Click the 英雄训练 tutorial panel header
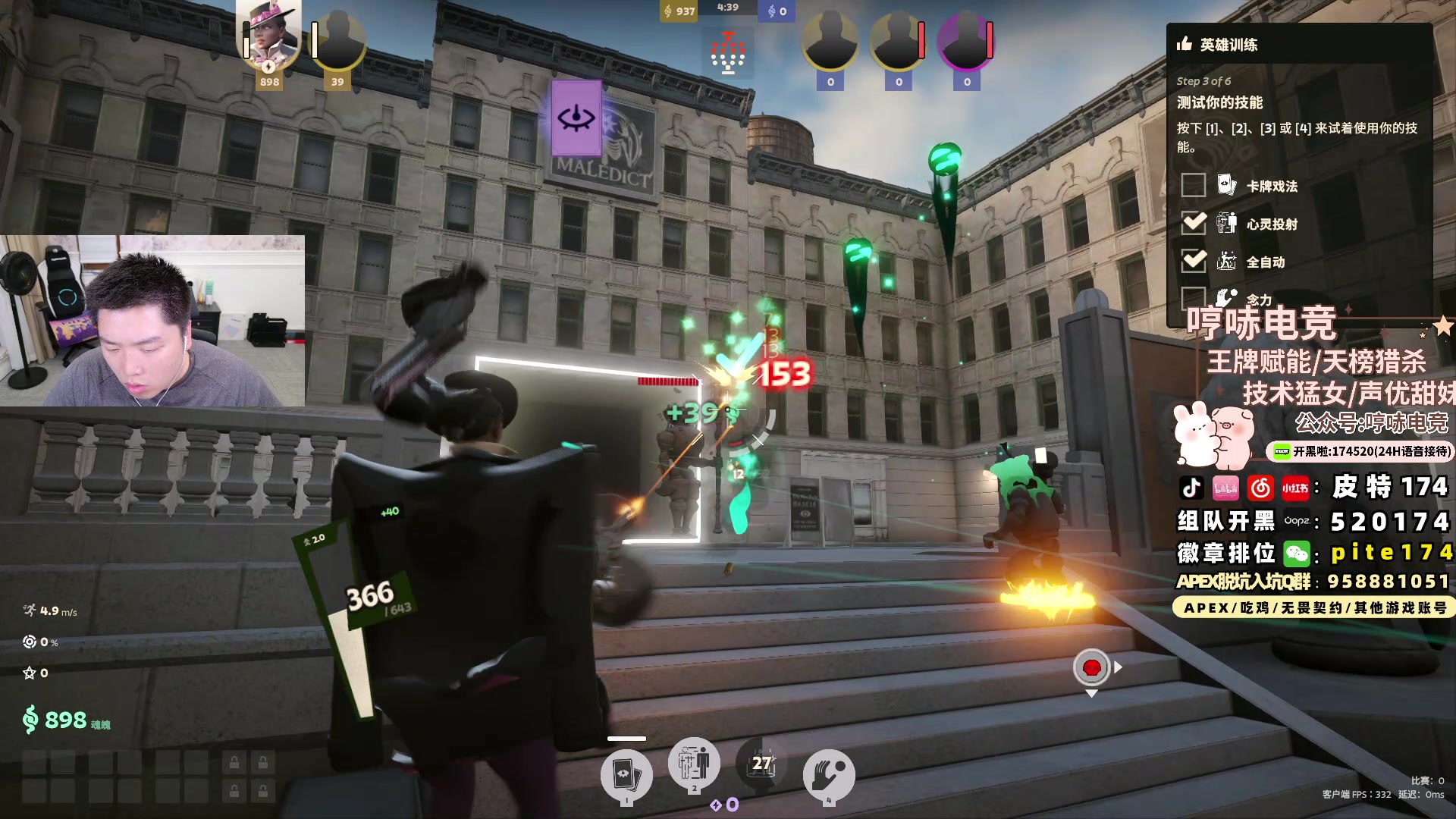Screen dimensions: 1456x819 (x=1228, y=45)
